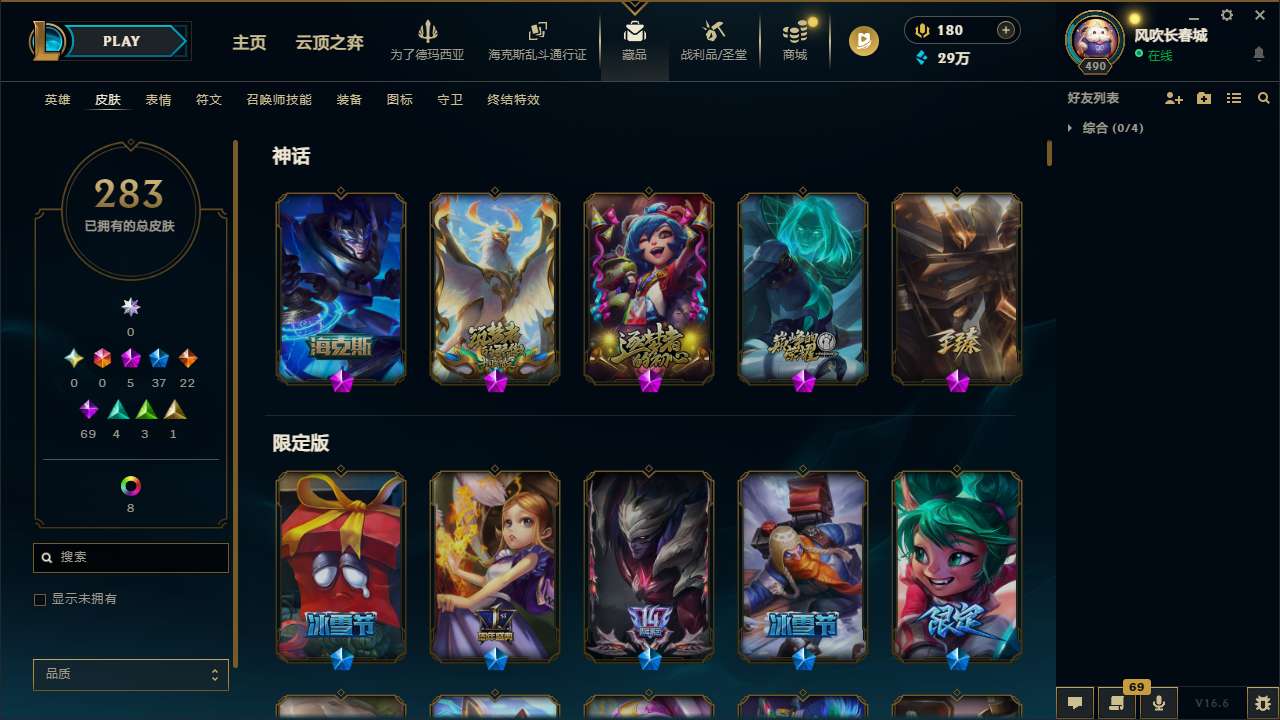This screenshot has height=720, width=1280.
Task: Open the 品质 quality dropdown
Action: coord(130,674)
